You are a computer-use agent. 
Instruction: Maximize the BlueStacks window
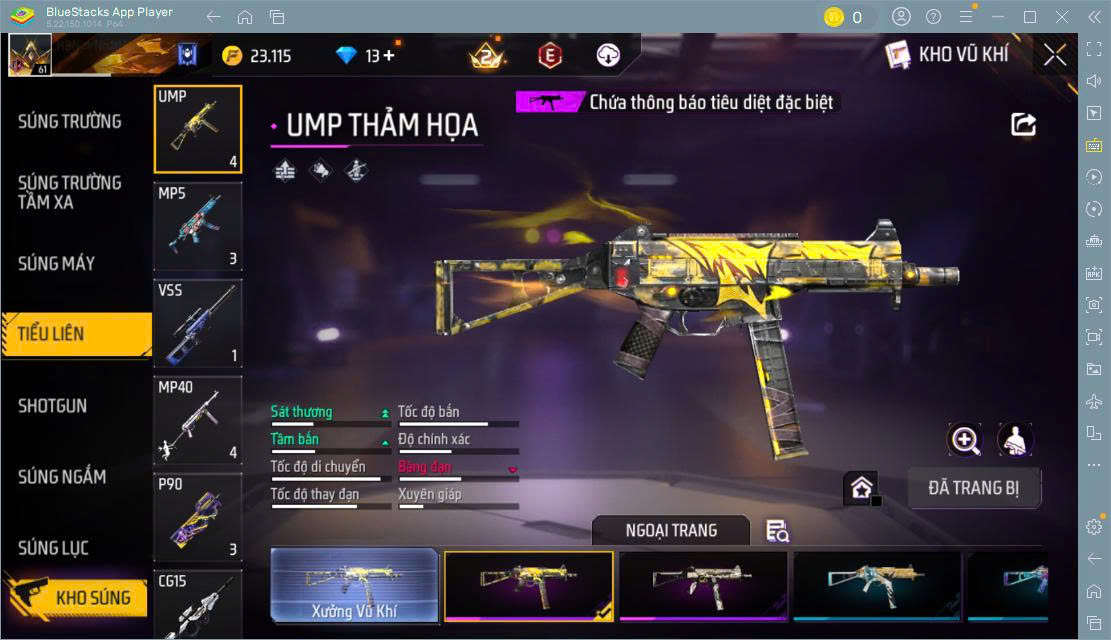coord(1029,17)
